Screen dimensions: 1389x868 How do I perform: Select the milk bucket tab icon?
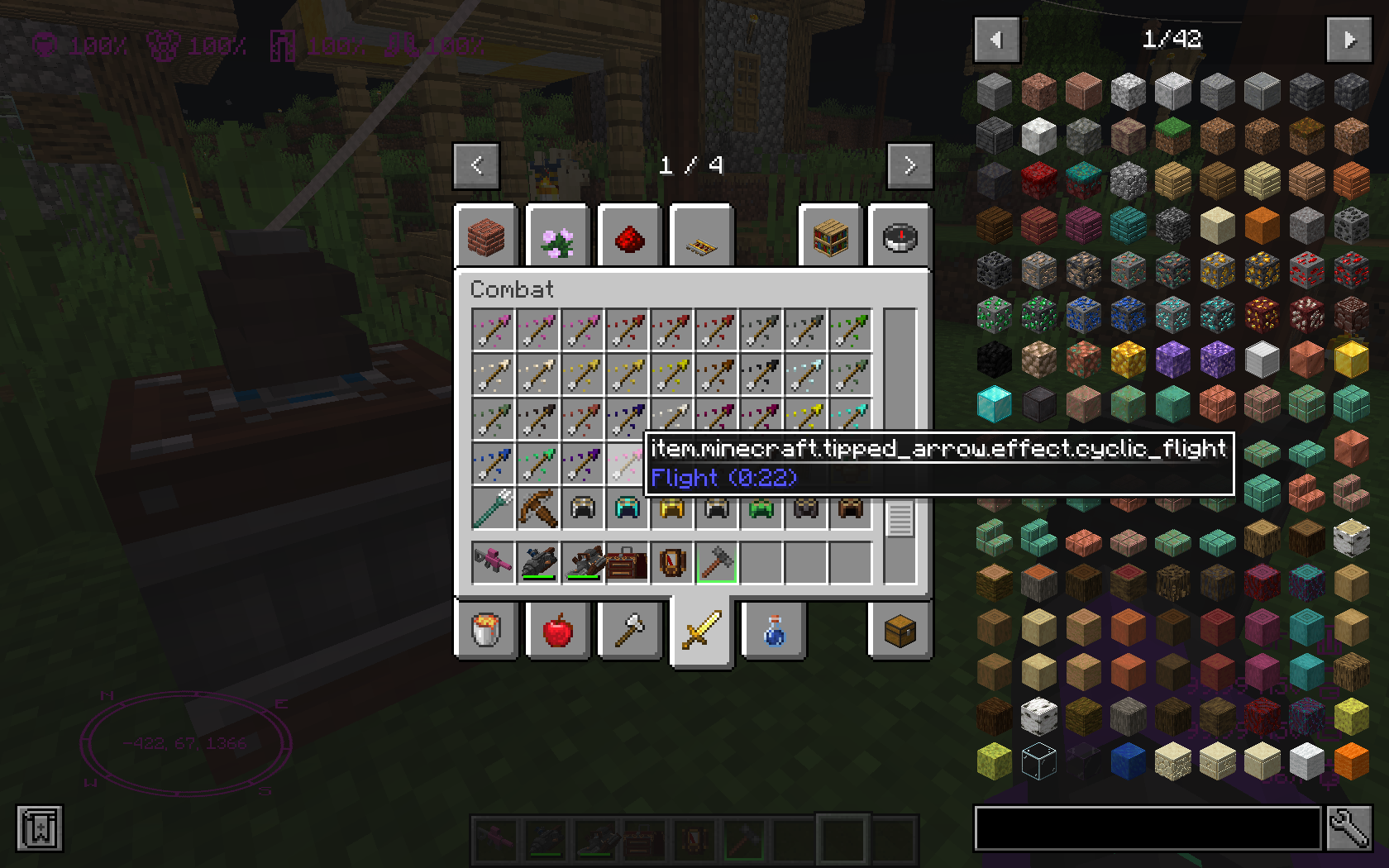click(x=485, y=629)
